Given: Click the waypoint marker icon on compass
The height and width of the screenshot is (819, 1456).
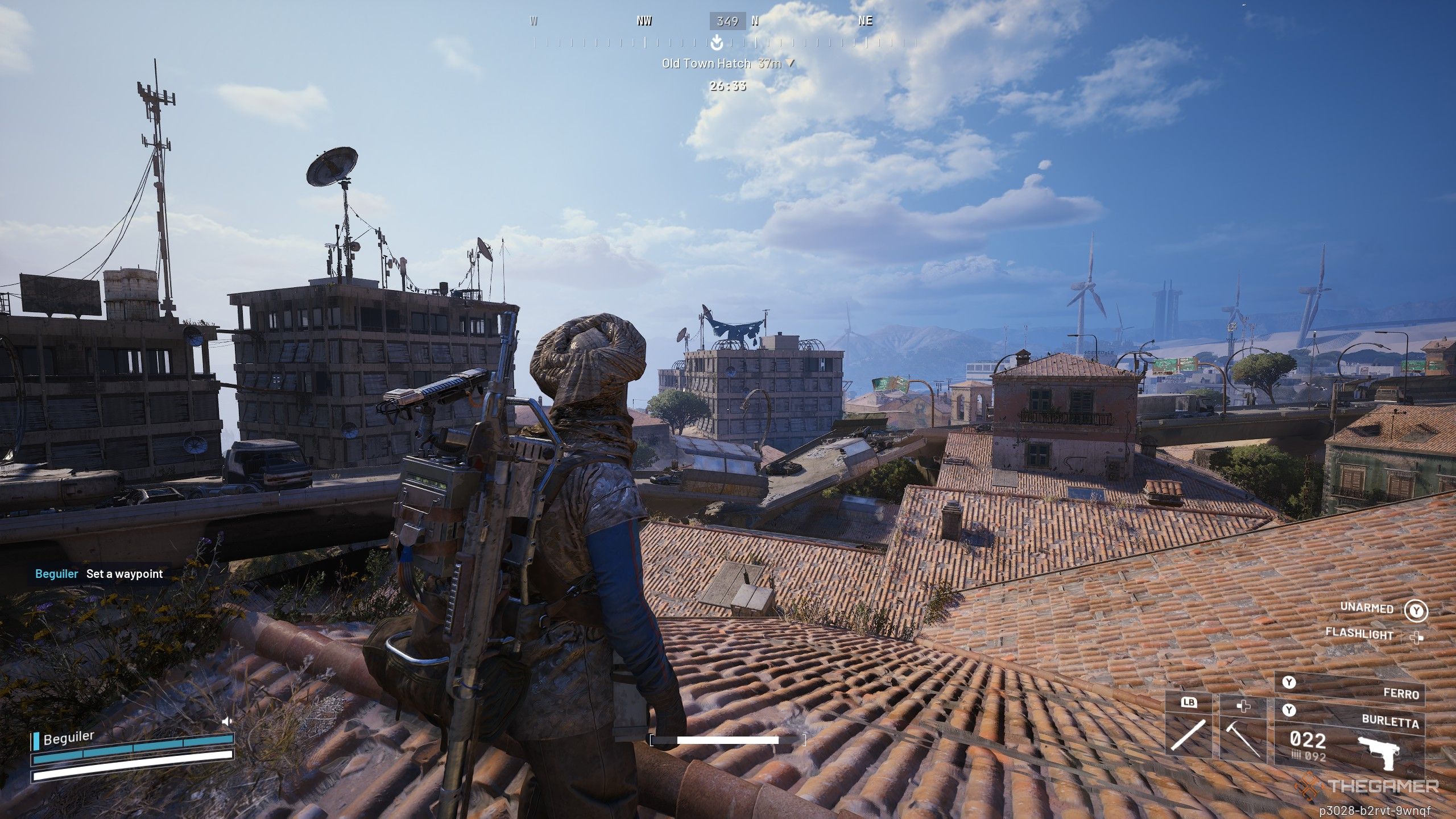Looking at the screenshot, I should point(717,41).
